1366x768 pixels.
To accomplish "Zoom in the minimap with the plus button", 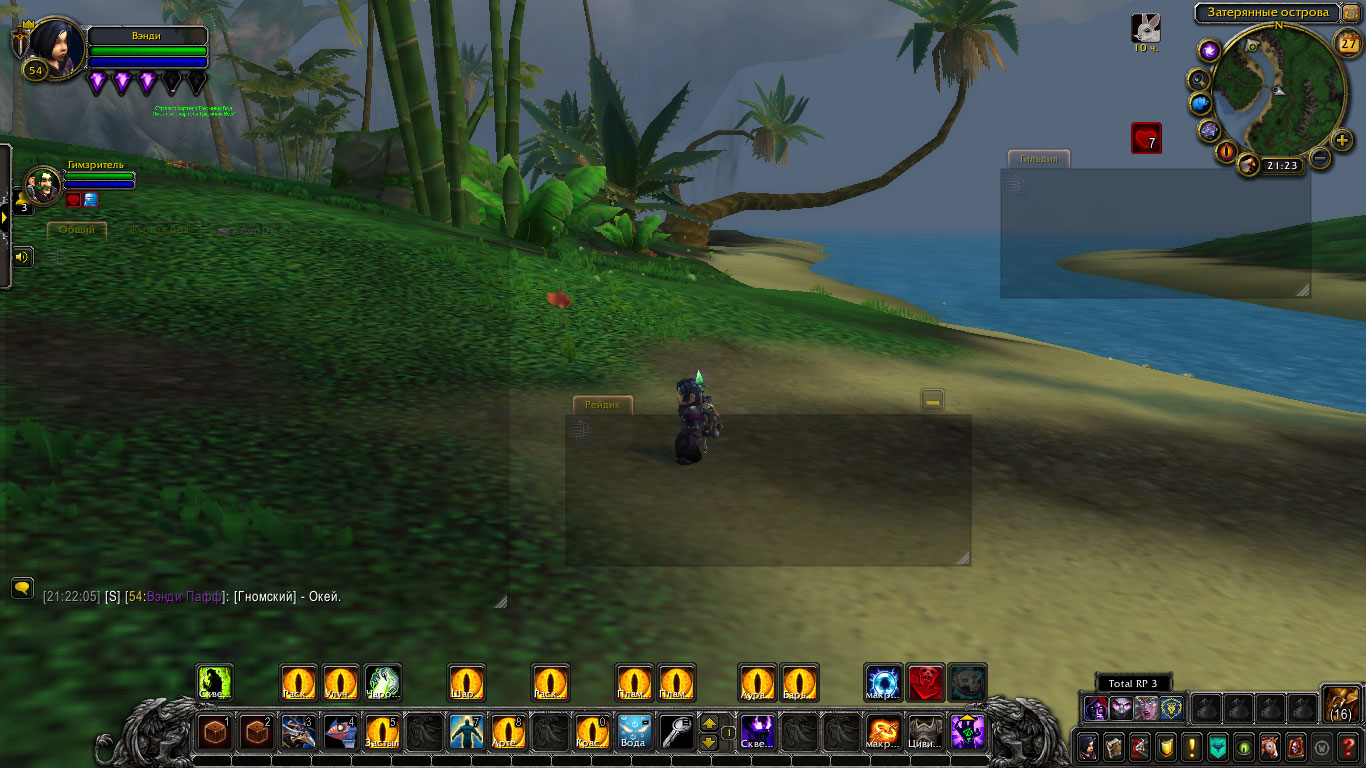I will point(1343,140).
